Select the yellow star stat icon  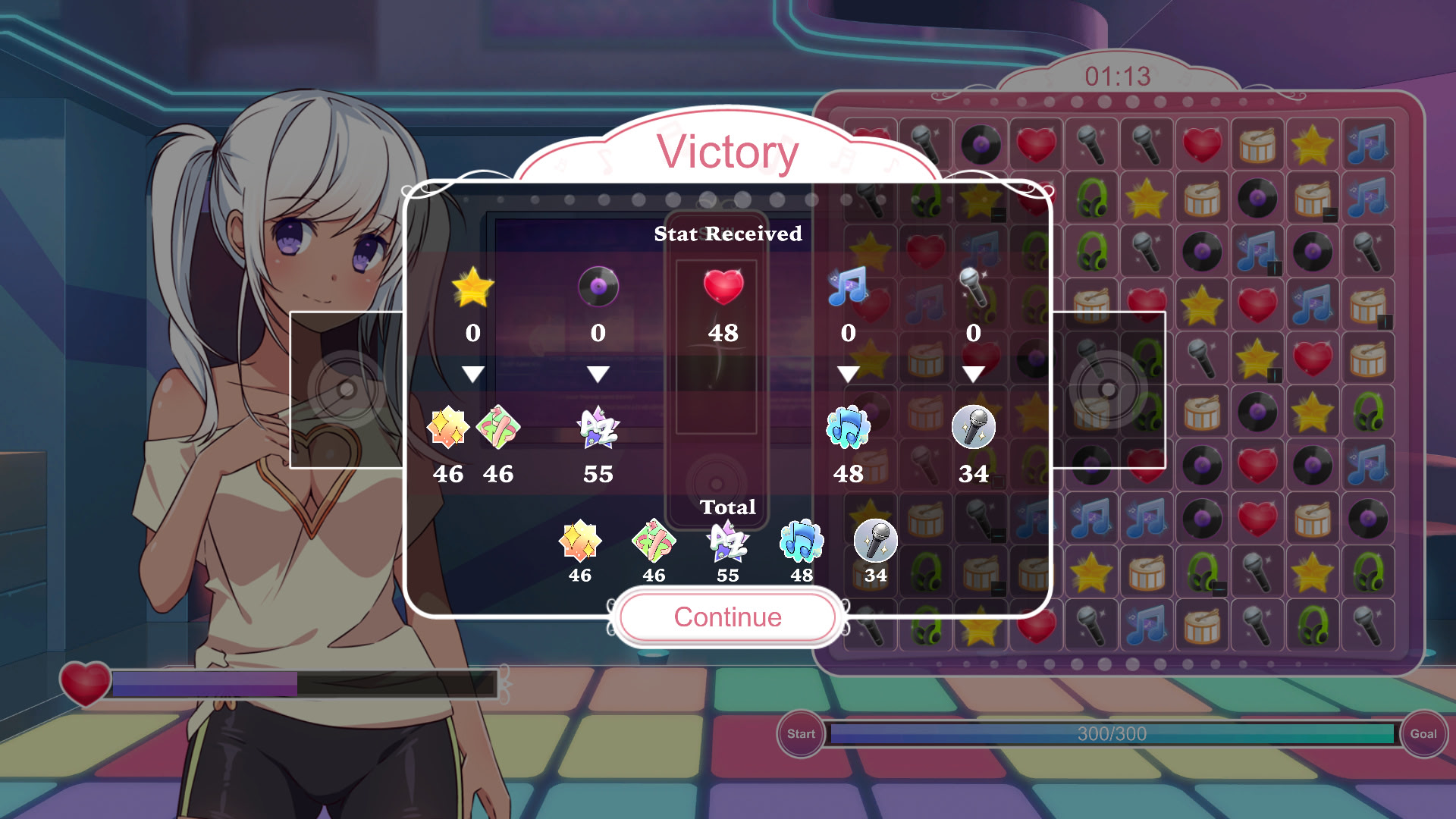coord(474,288)
